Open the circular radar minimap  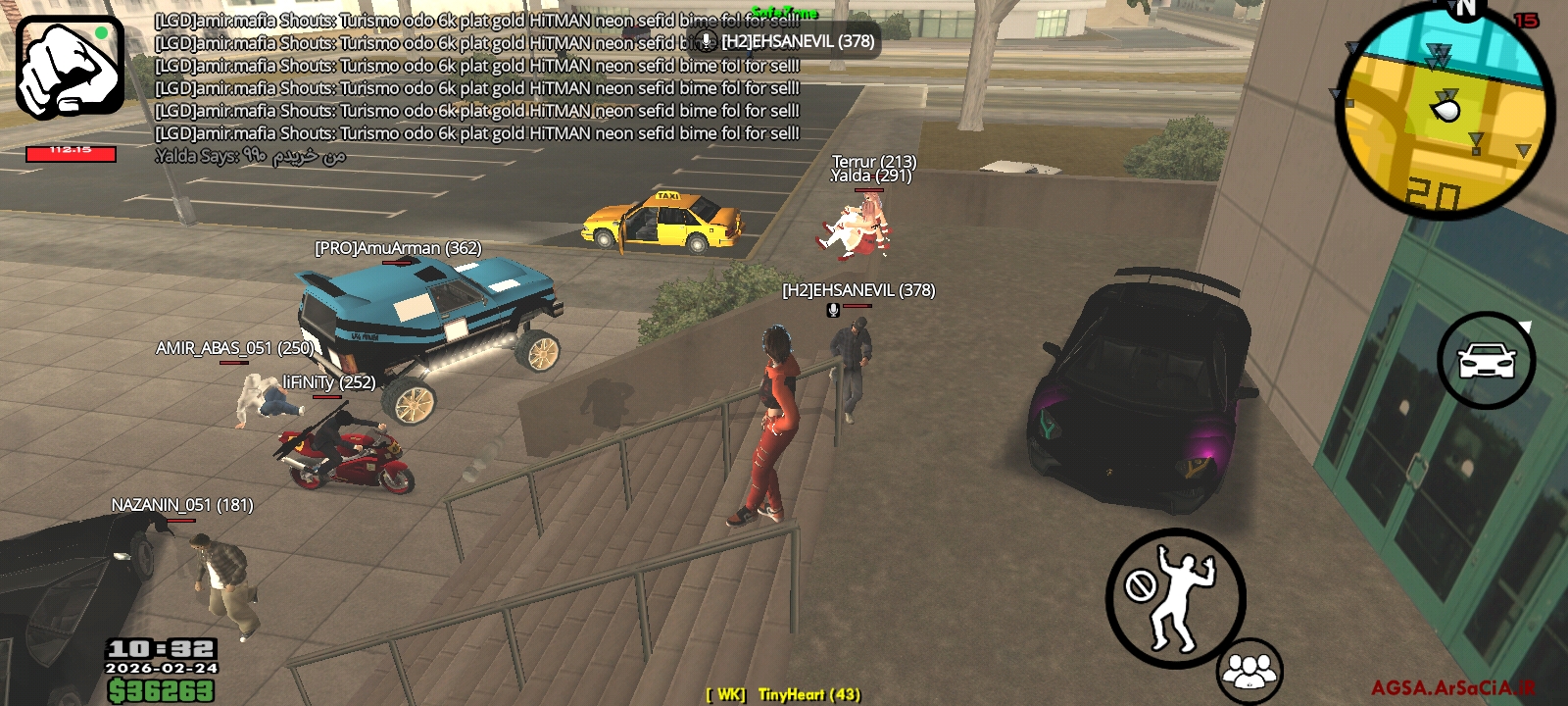point(1441,108)
